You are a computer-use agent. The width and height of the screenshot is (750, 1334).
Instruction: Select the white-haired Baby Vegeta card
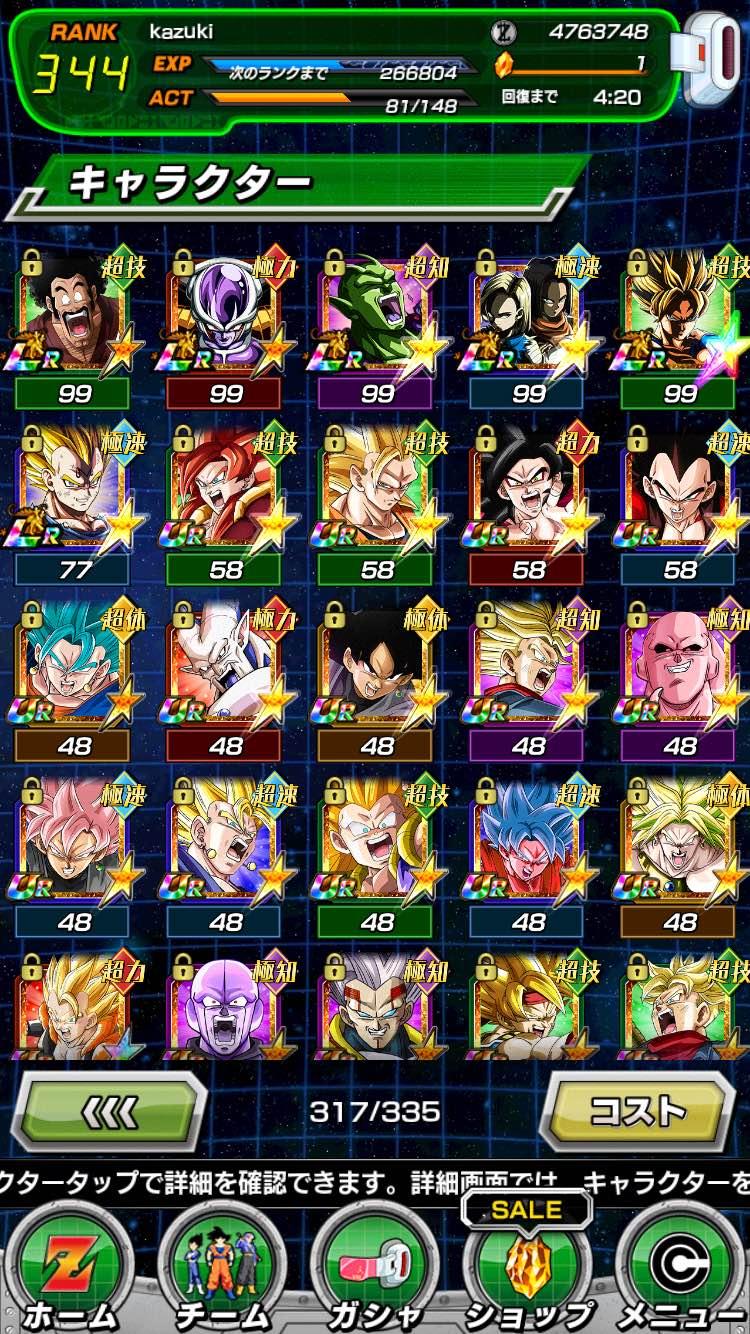click(x=377, y=1005)
